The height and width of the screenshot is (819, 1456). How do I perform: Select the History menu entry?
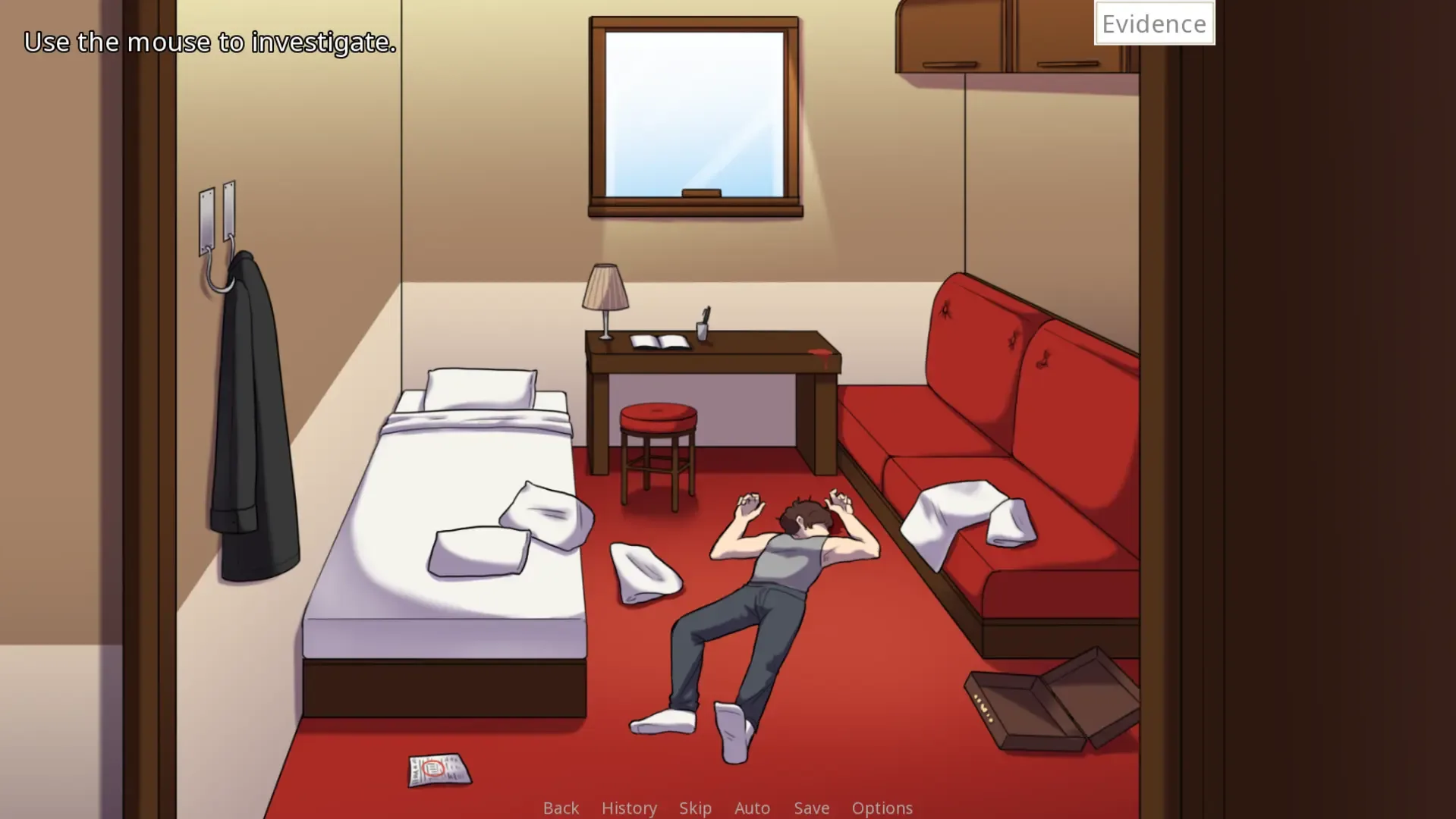pyautogui.click(x=628, y=808)
